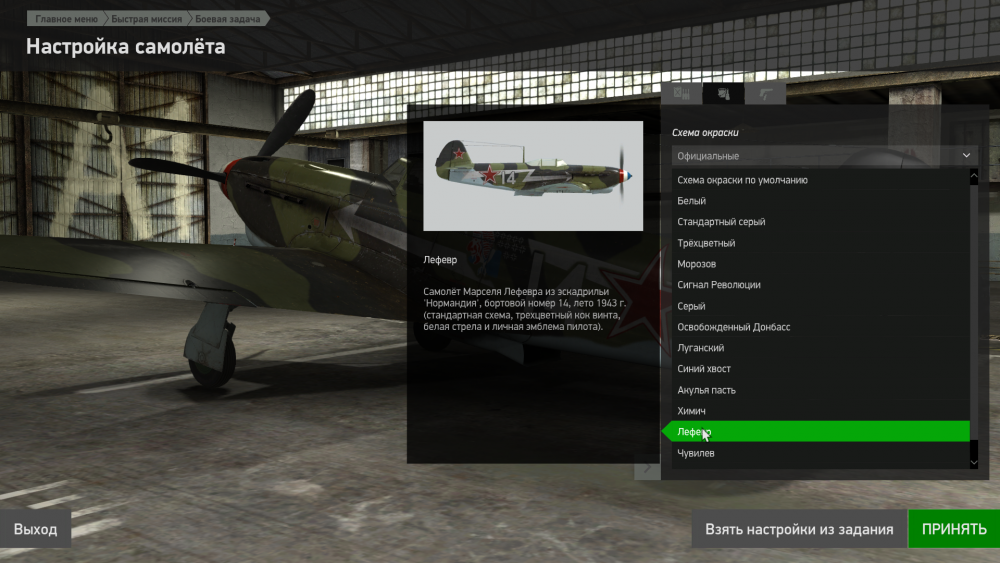Switch to the weapons gun tab
1000x563 pixels.
click(767, 94)
